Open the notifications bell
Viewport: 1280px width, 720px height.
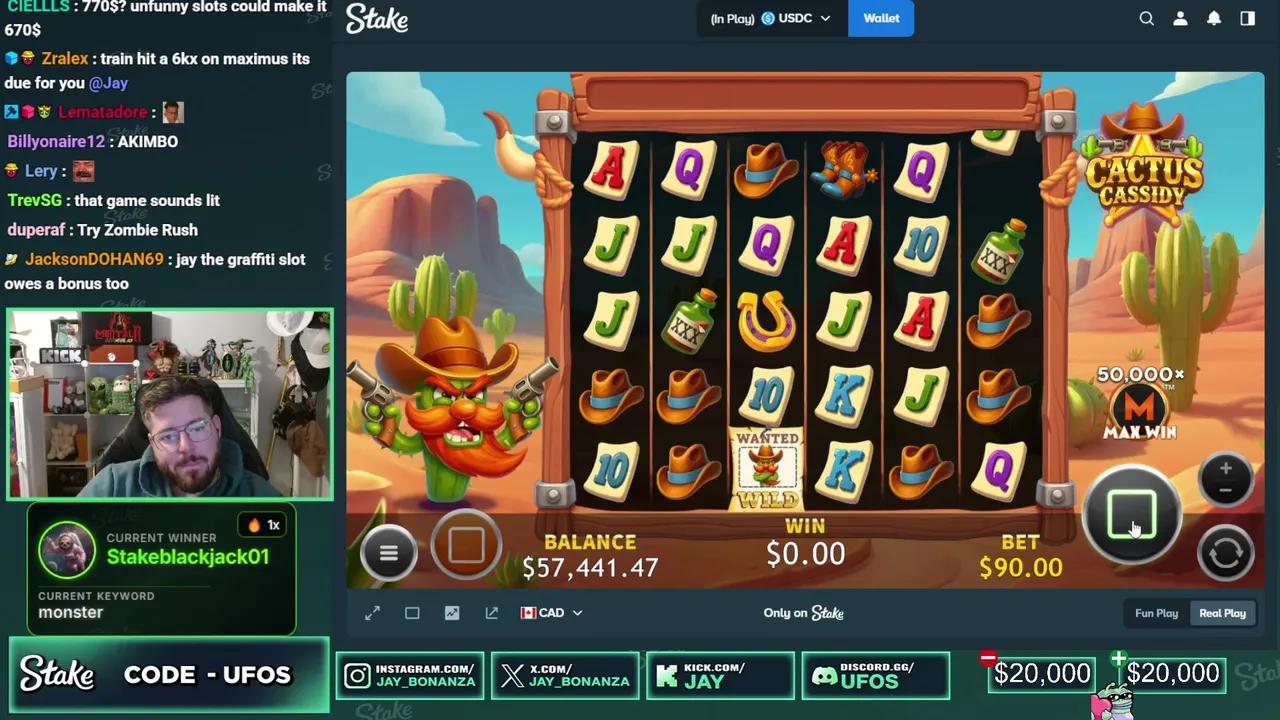click(x=1213, y=18)
